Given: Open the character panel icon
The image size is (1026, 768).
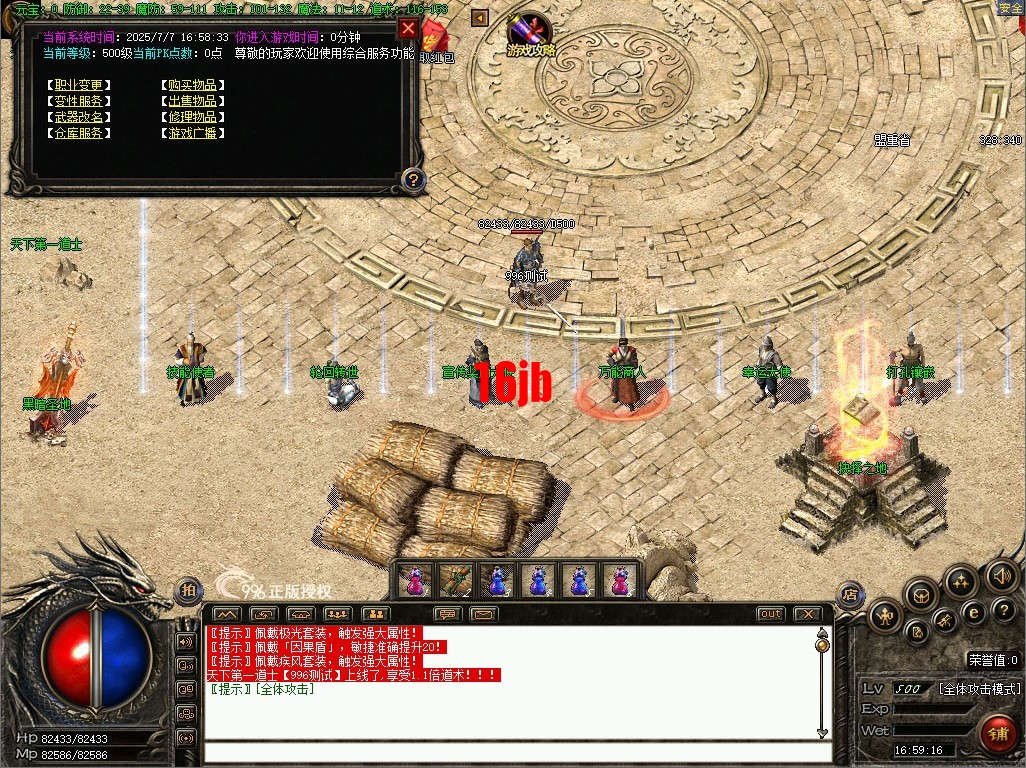Looking at the screenshot, I should 886,615.
